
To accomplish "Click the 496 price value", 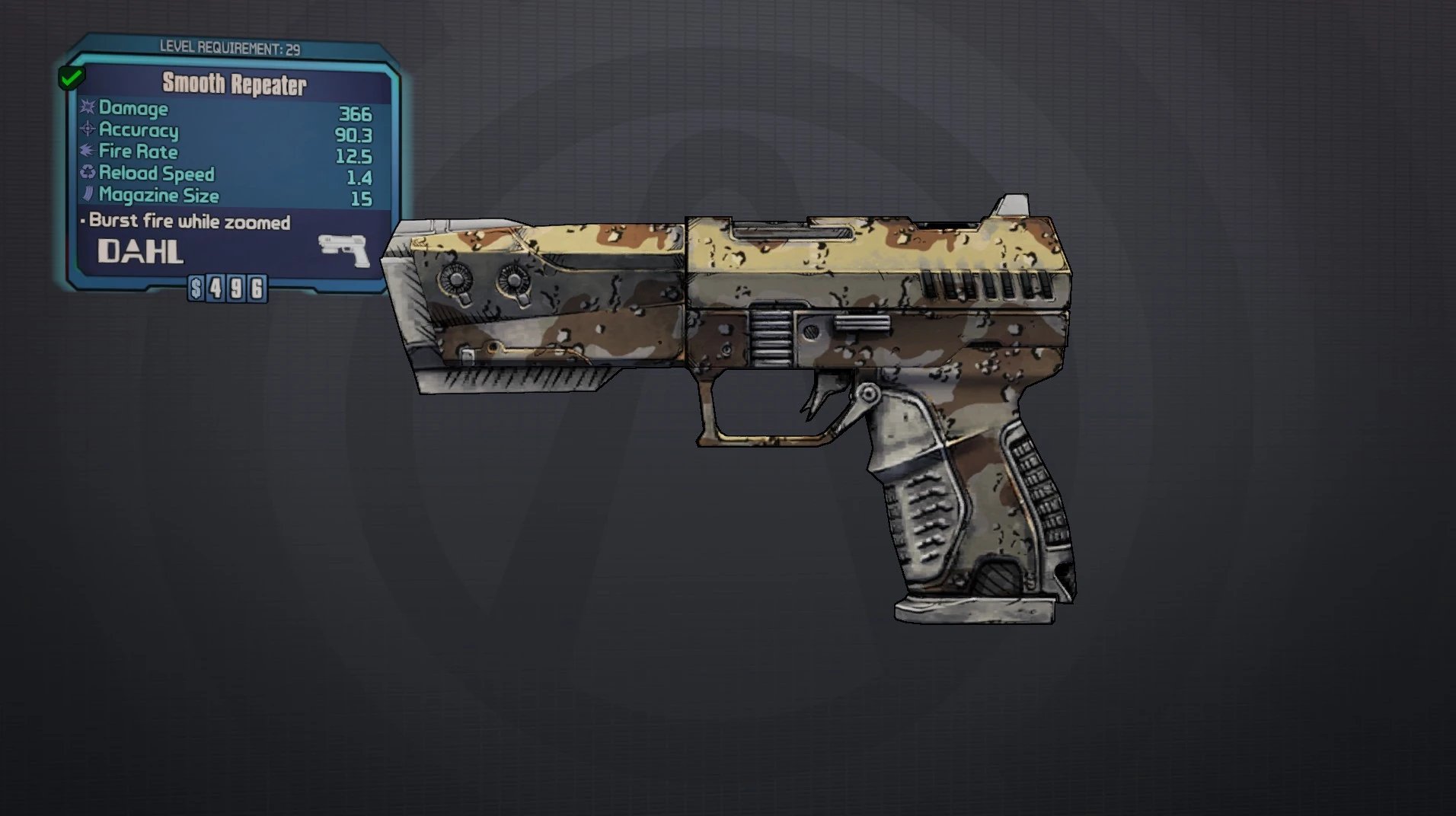I will click(x=236, y=289).
